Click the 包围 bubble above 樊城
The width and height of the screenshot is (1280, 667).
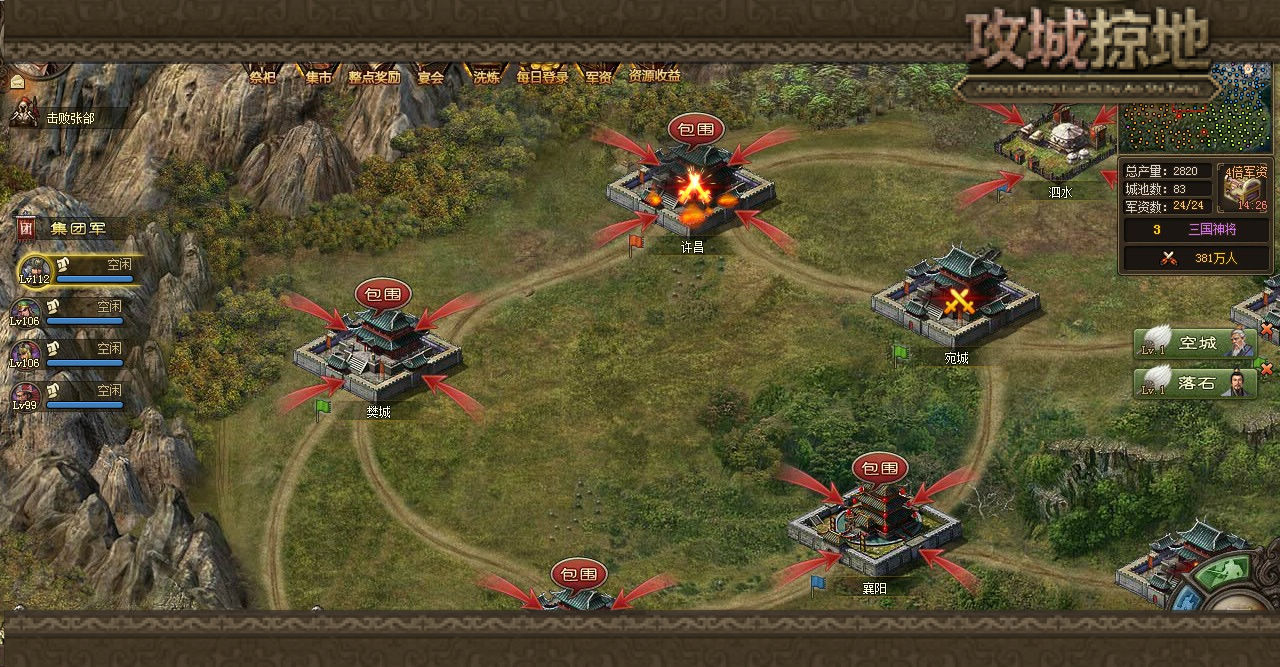(x=383, y=295)
